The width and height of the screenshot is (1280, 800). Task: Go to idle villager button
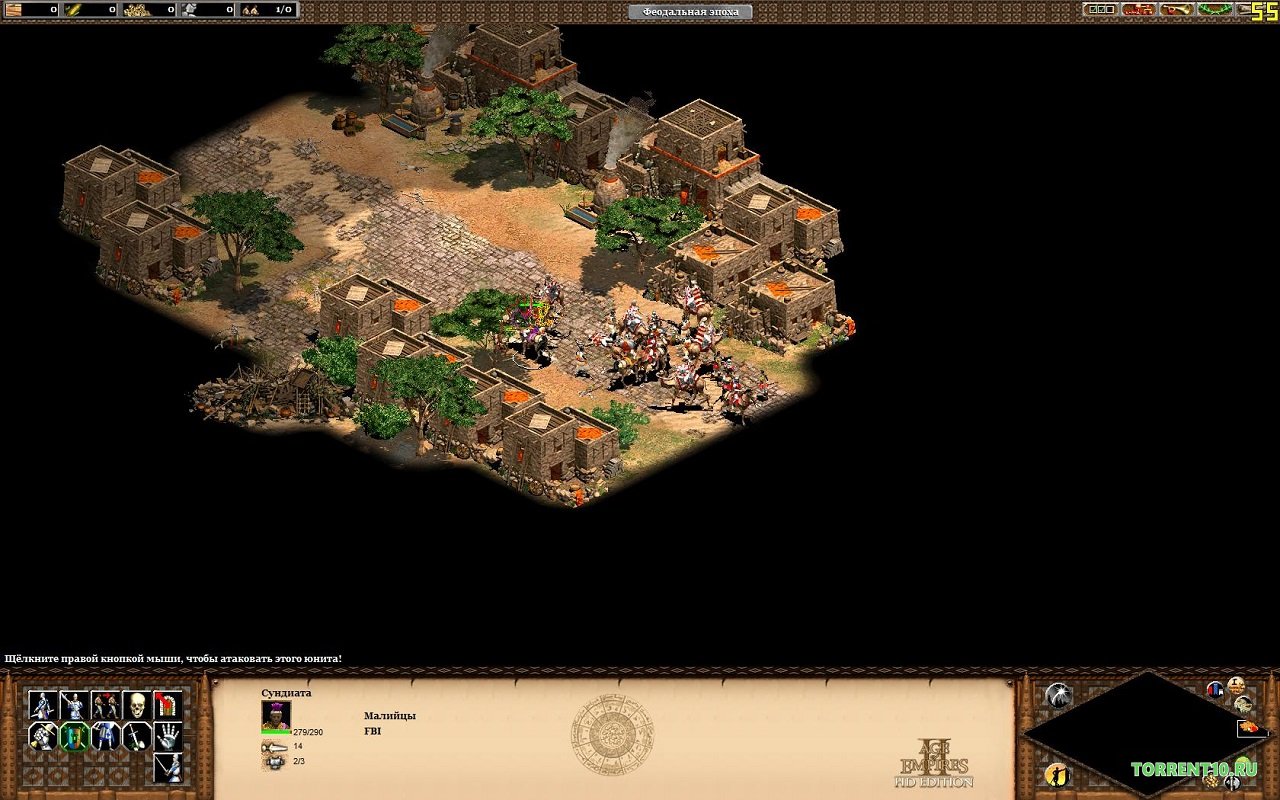point(1058,774)
